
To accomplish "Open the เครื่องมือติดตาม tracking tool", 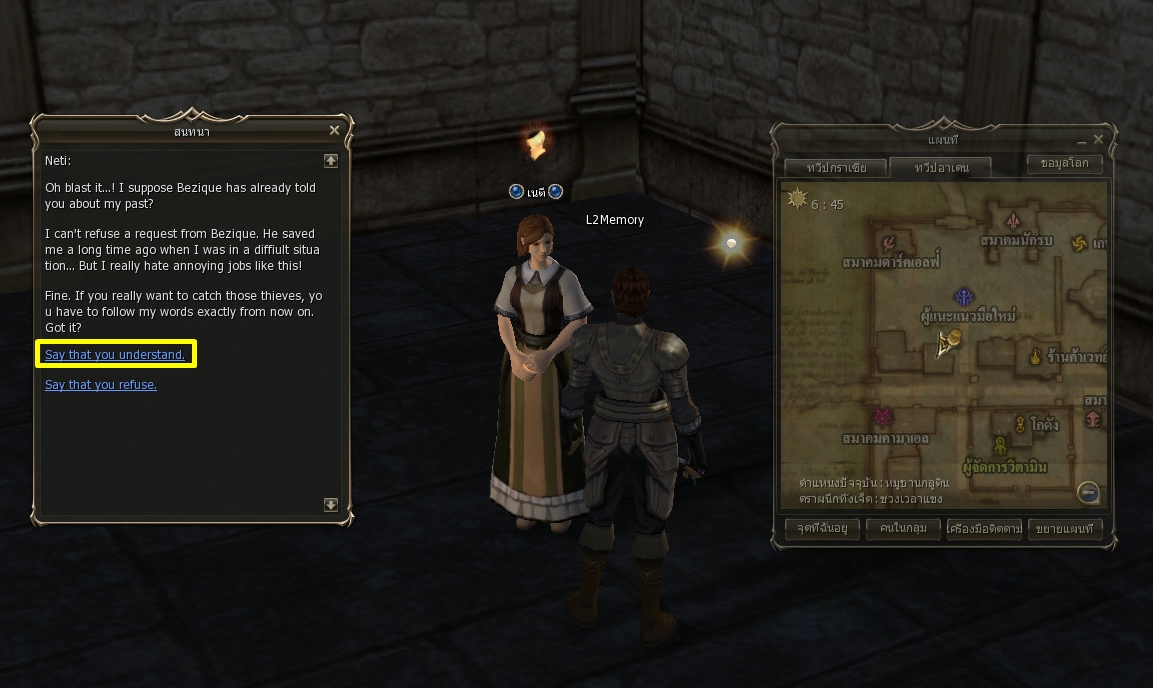I will [985, 529].
